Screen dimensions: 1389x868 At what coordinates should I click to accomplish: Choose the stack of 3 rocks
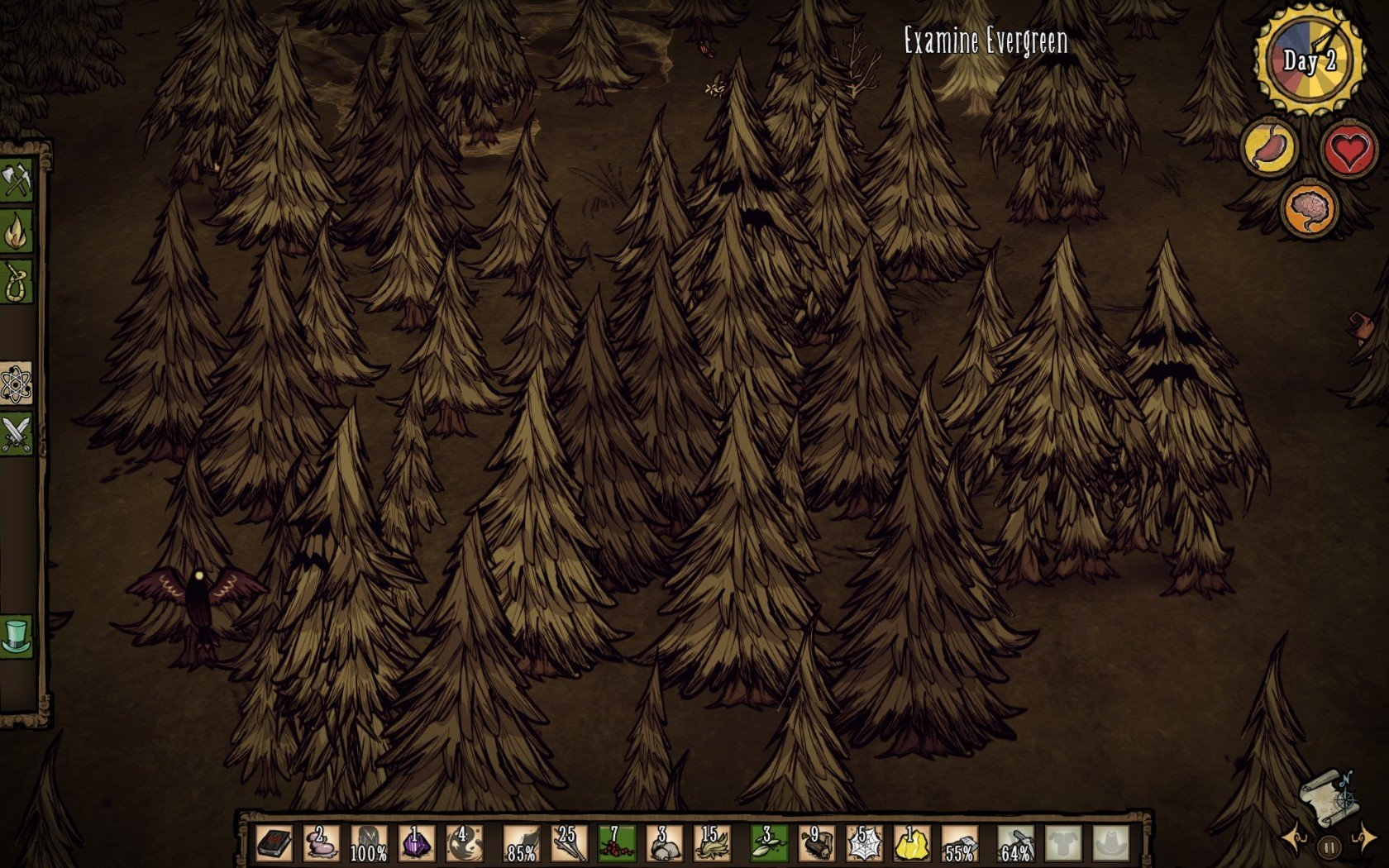point(664,843)
